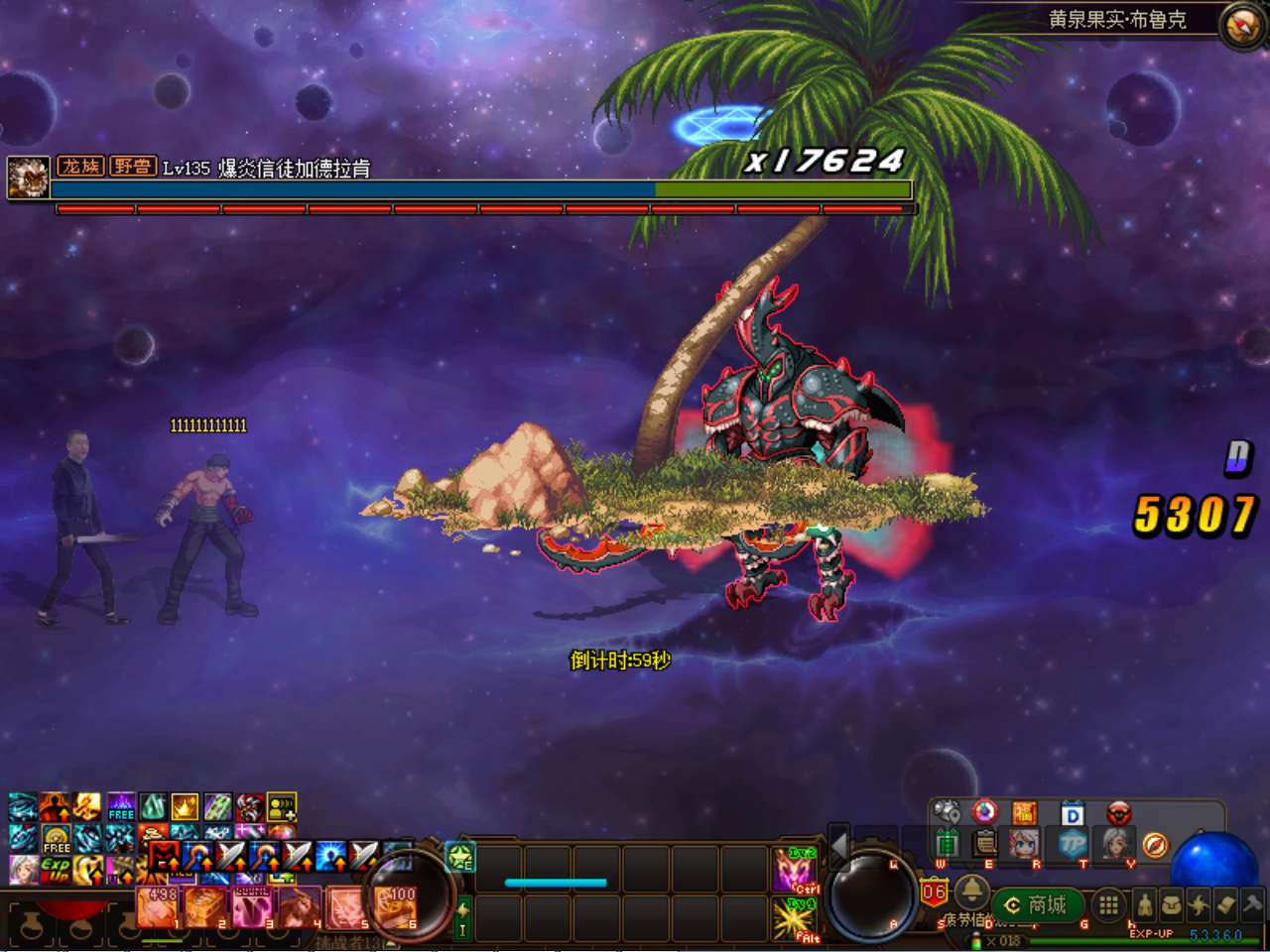This screenshot has height=952, width=1270.
Task: Open the minimap compass at top right
Action: click(1239, 22)
